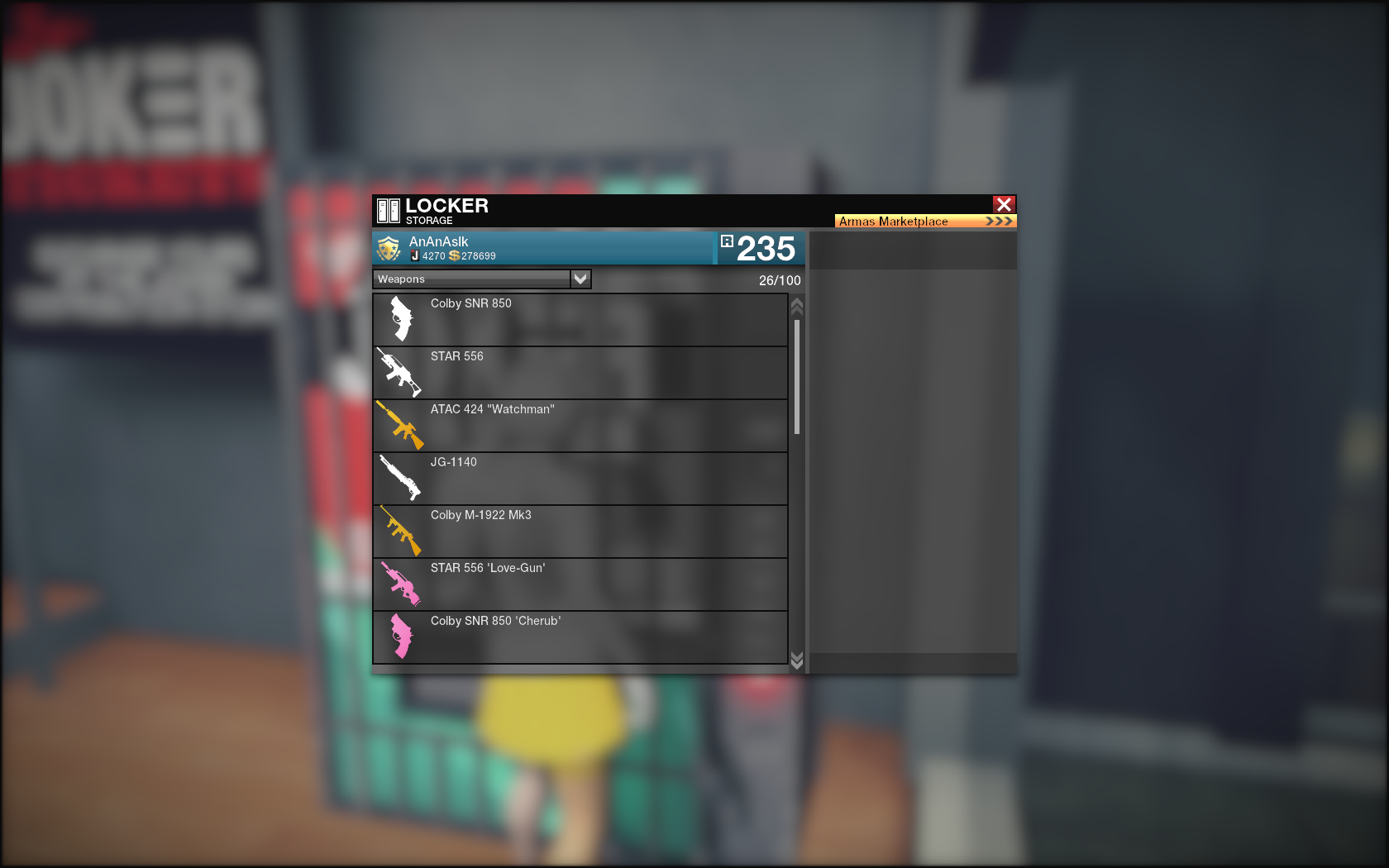Select the Colby SNR 850 'Cherub'

pyautogui.click(x=580, y=637)
